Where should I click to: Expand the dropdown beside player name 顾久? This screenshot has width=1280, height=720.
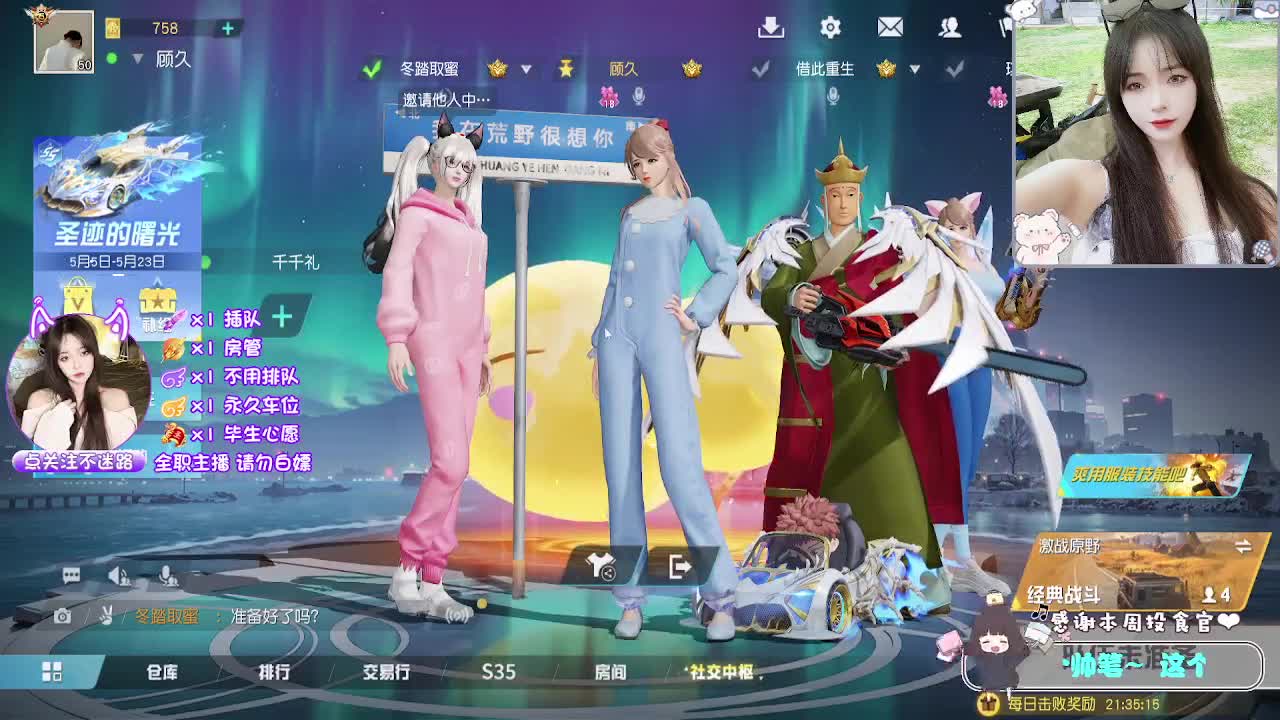coord(136,59)
